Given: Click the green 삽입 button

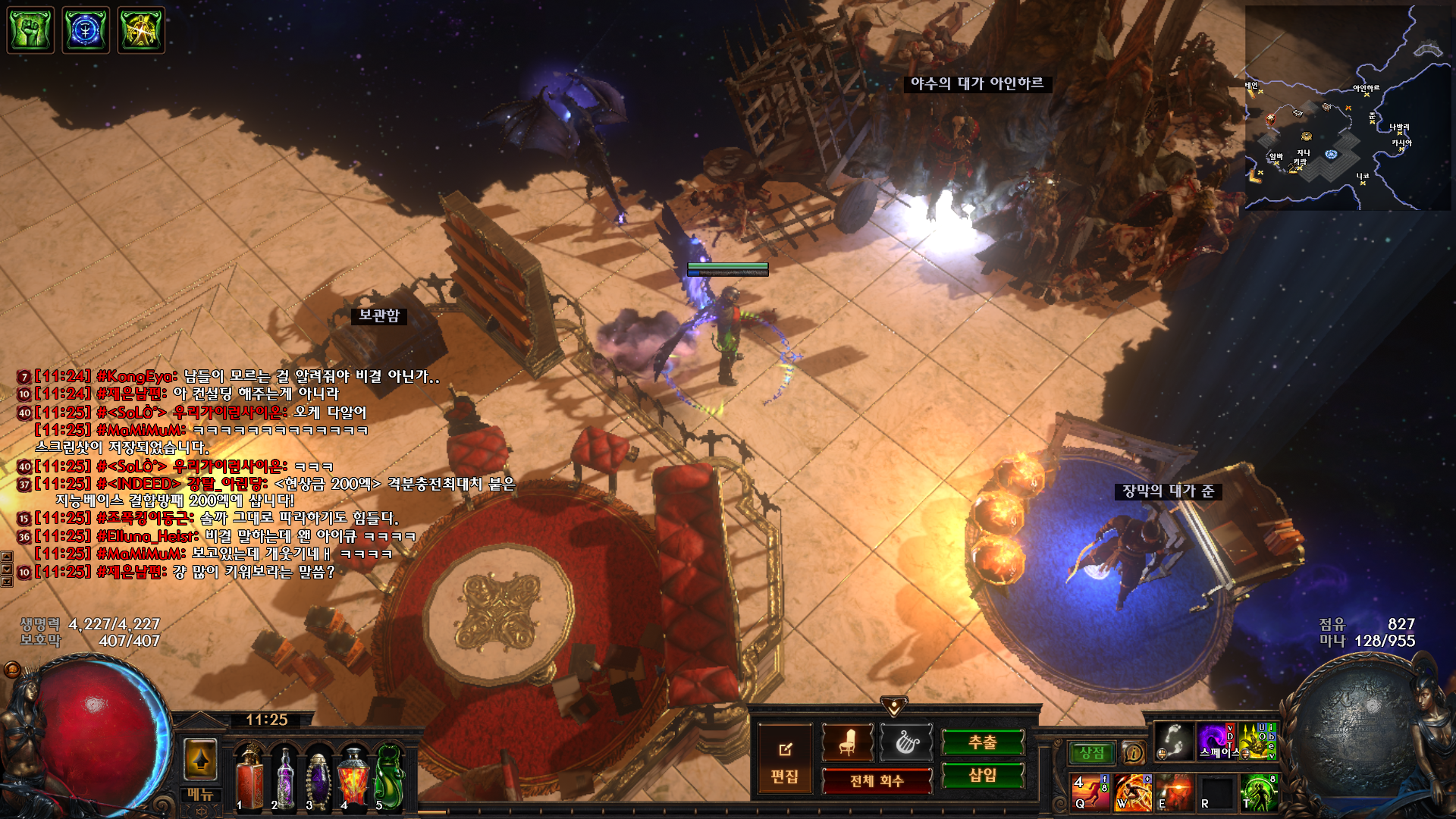Looking at the screenshot, I should point(983,775).
